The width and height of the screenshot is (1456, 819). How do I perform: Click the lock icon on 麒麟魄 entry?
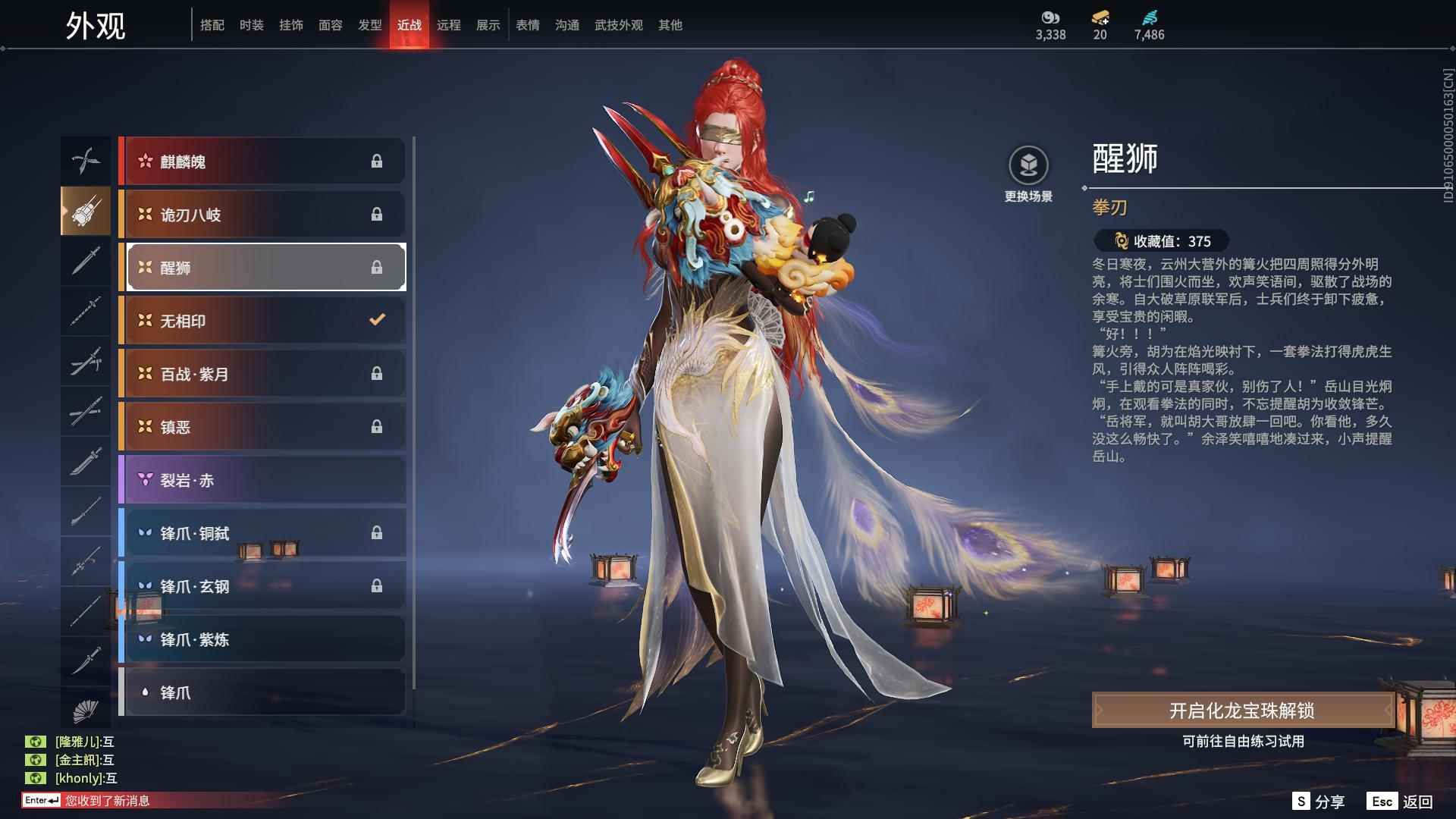point(377,161)
